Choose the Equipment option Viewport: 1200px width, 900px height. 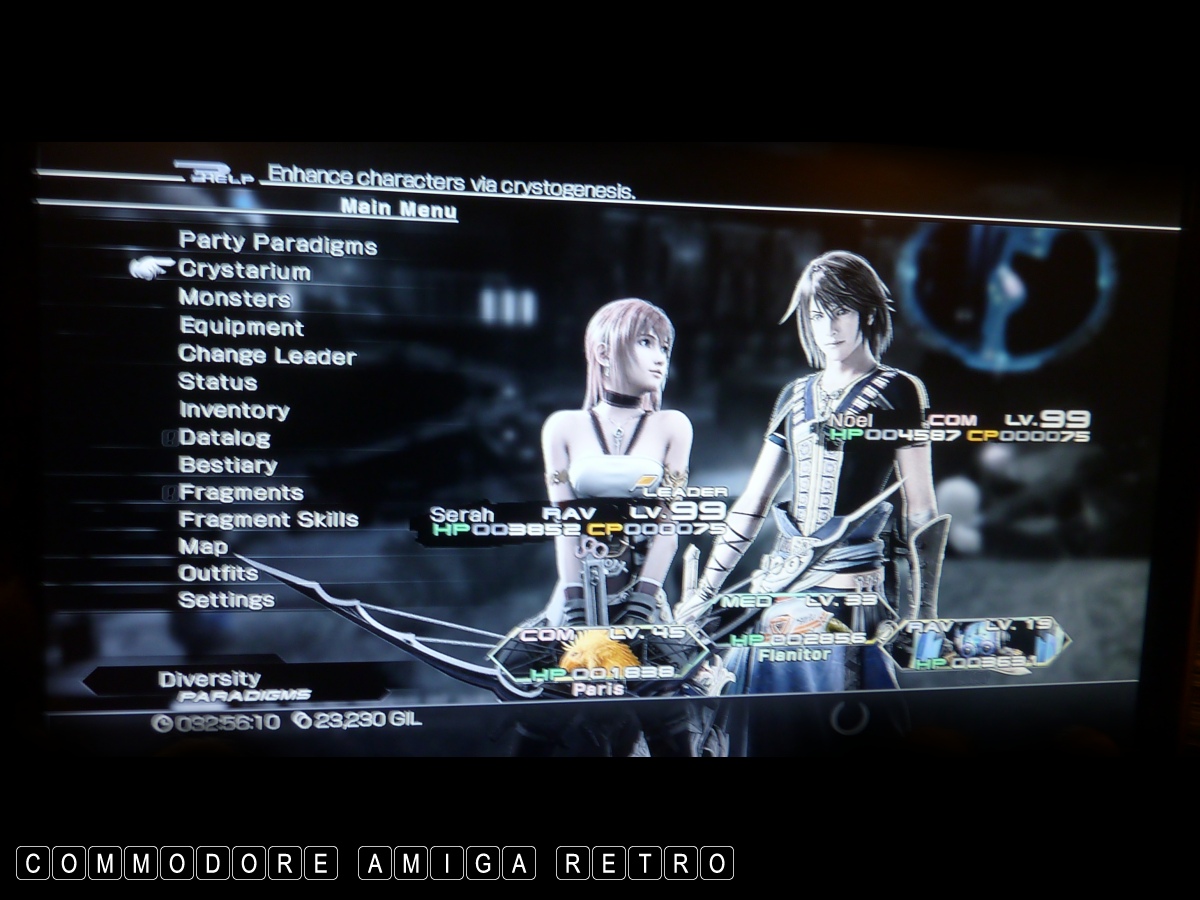click(241, 327)
